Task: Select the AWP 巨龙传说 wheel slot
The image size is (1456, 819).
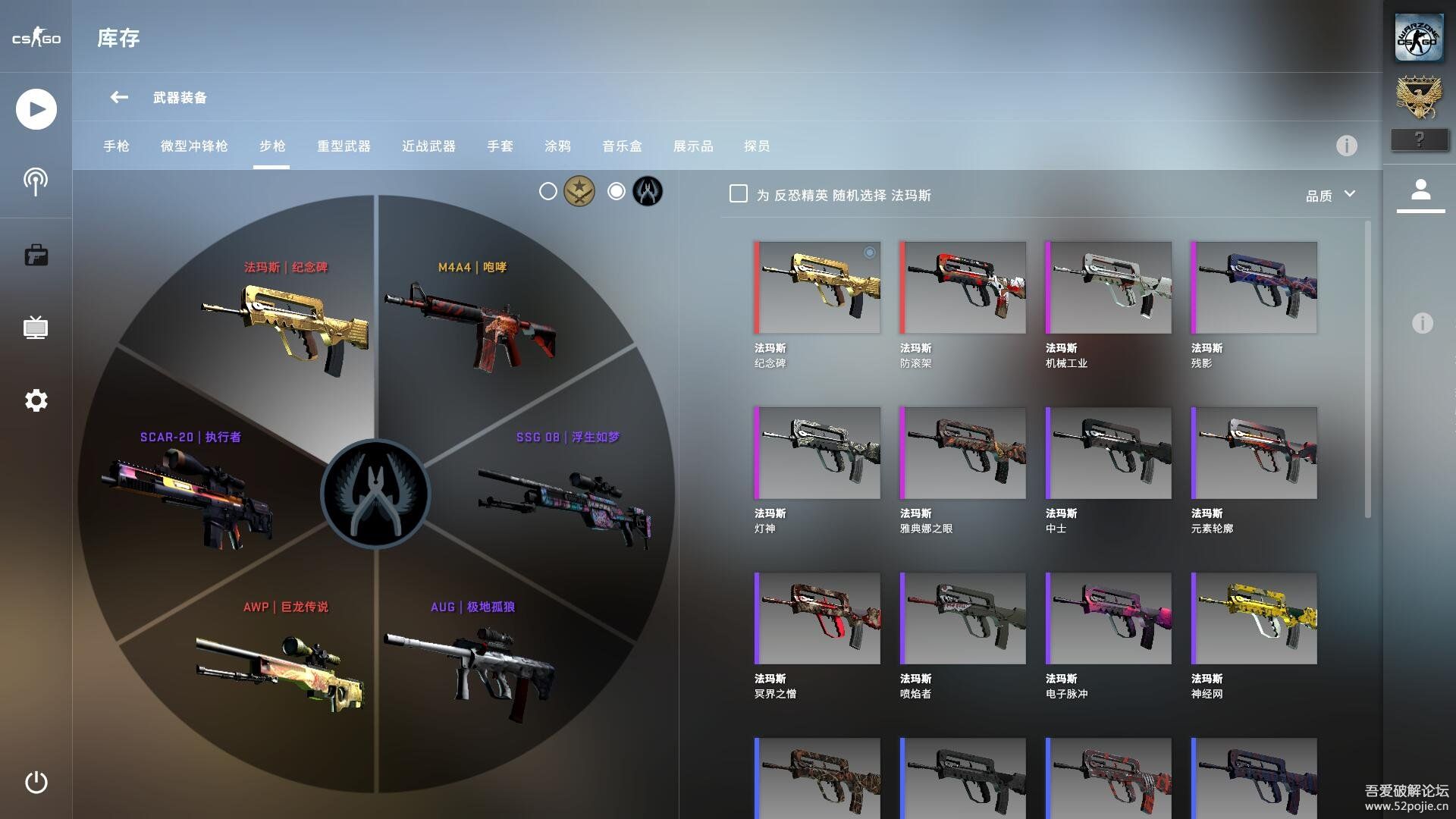Action: click(x=281, y=660)
